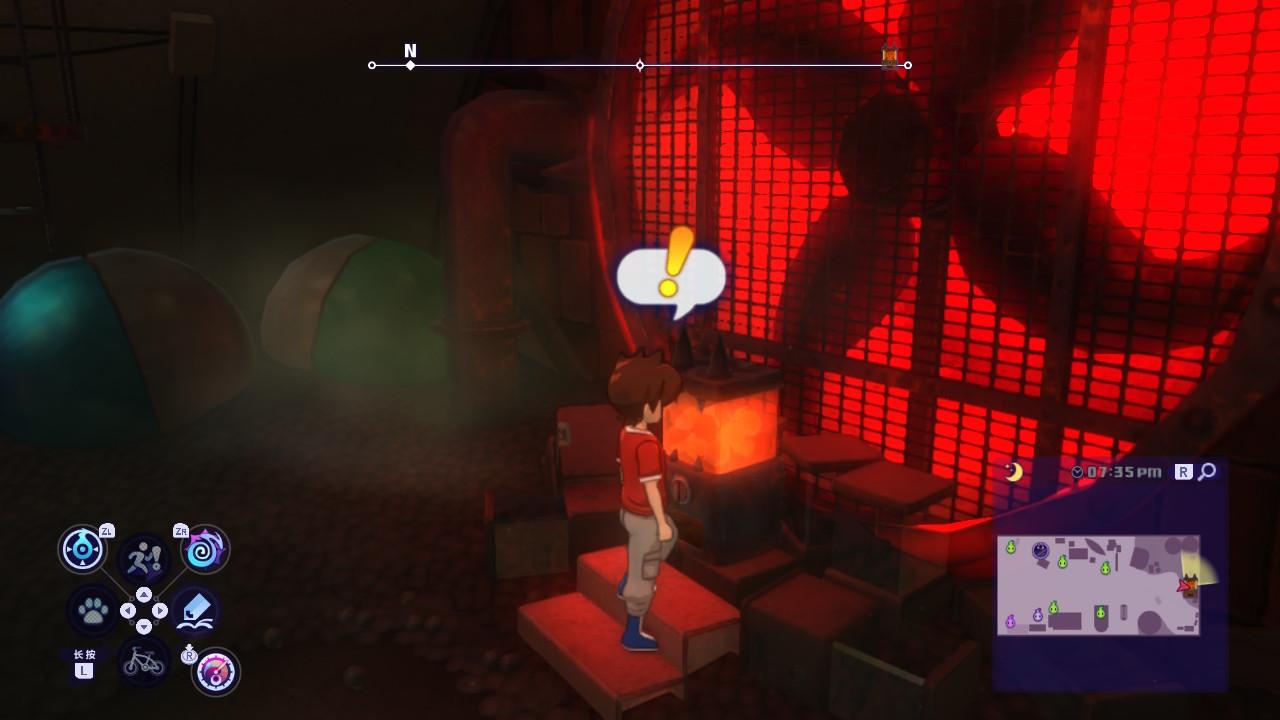Activate the Yo-kai radar lens icon
This screenshot has height=720, width=1280.
point(82,548)
